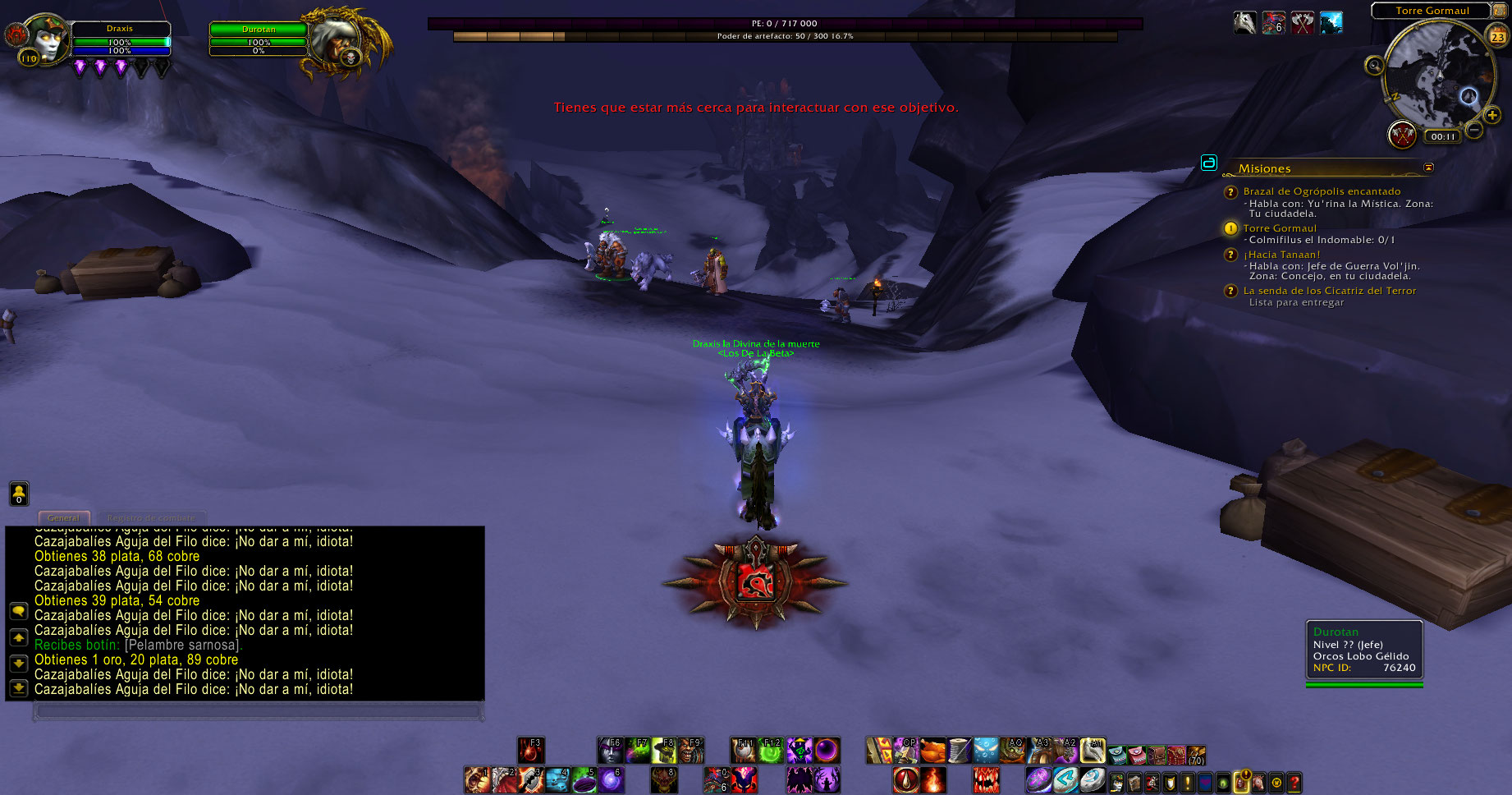This screenshot has width=1512, height=795.
Task: Open the red question mark help button
Action: pyautogui.click(x=1294, y=783)
